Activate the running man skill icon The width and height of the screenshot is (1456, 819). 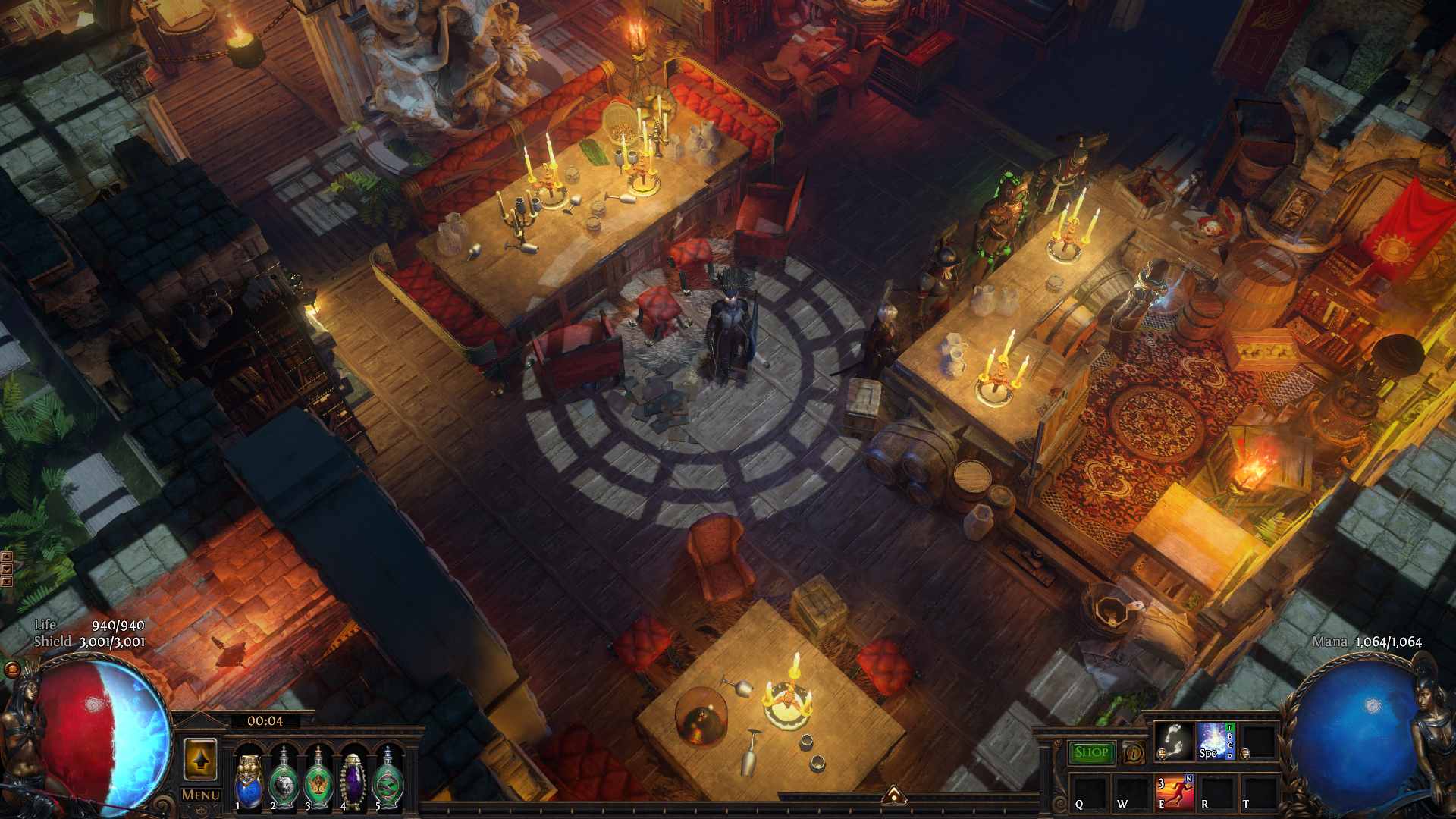1175,792
